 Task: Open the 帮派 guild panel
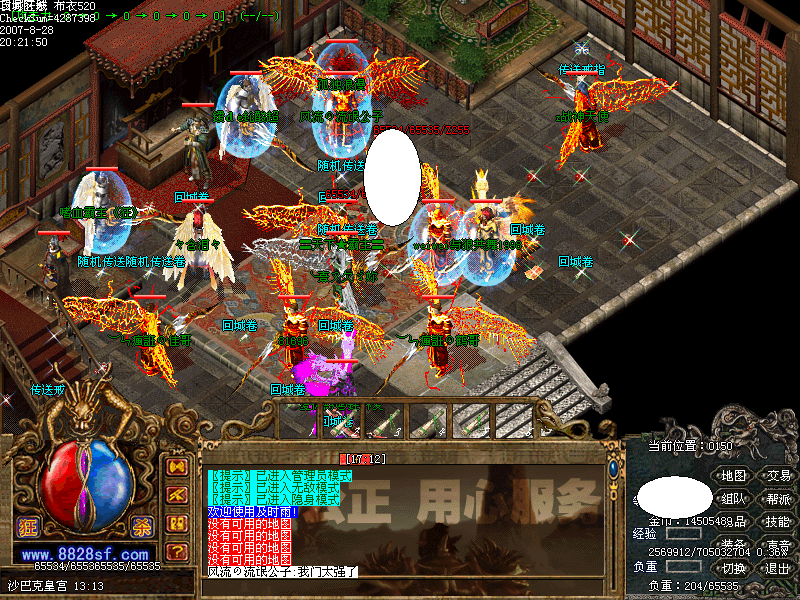coord(778,499)
